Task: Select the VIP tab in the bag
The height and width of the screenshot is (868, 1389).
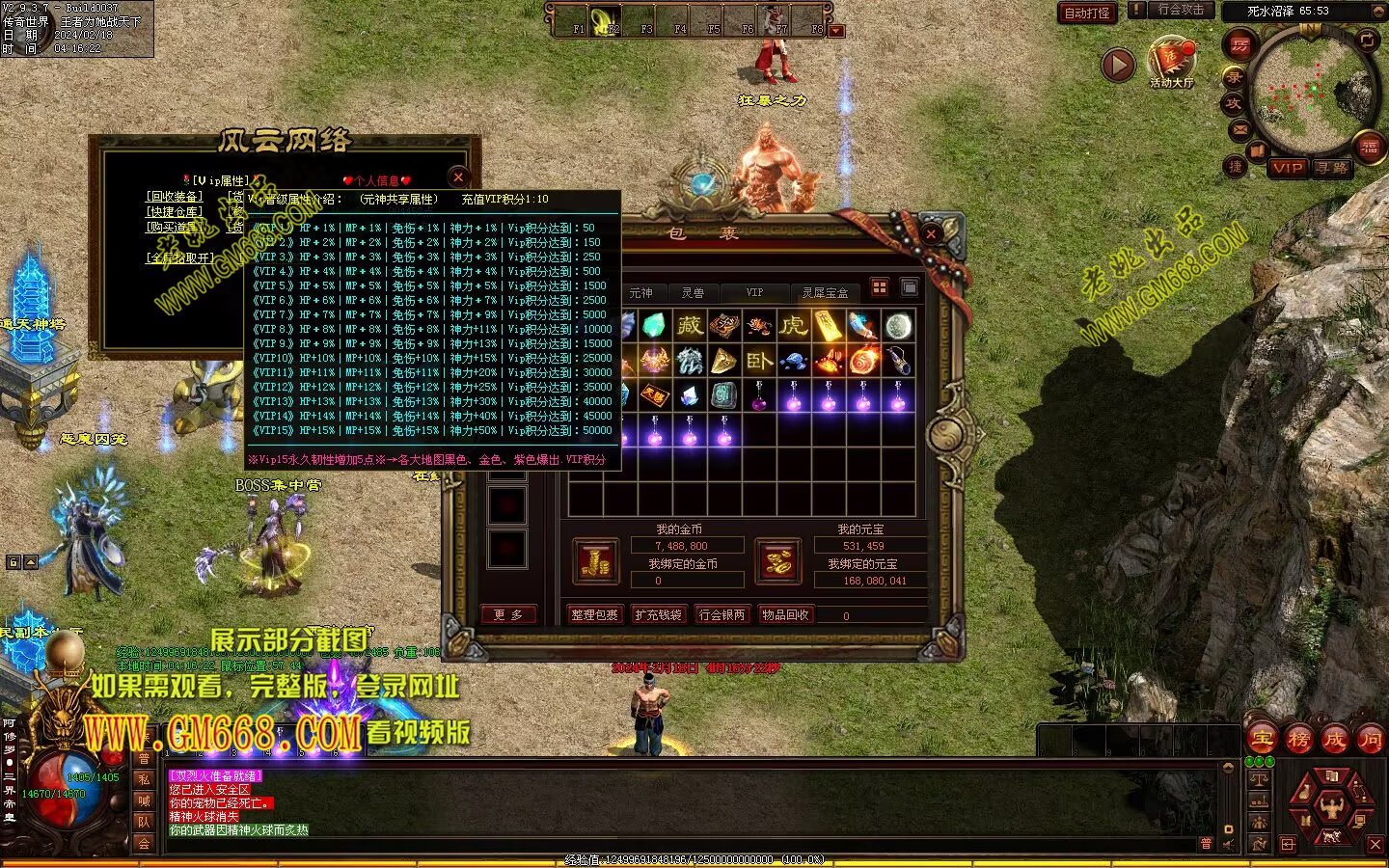Action: point(754,292)
